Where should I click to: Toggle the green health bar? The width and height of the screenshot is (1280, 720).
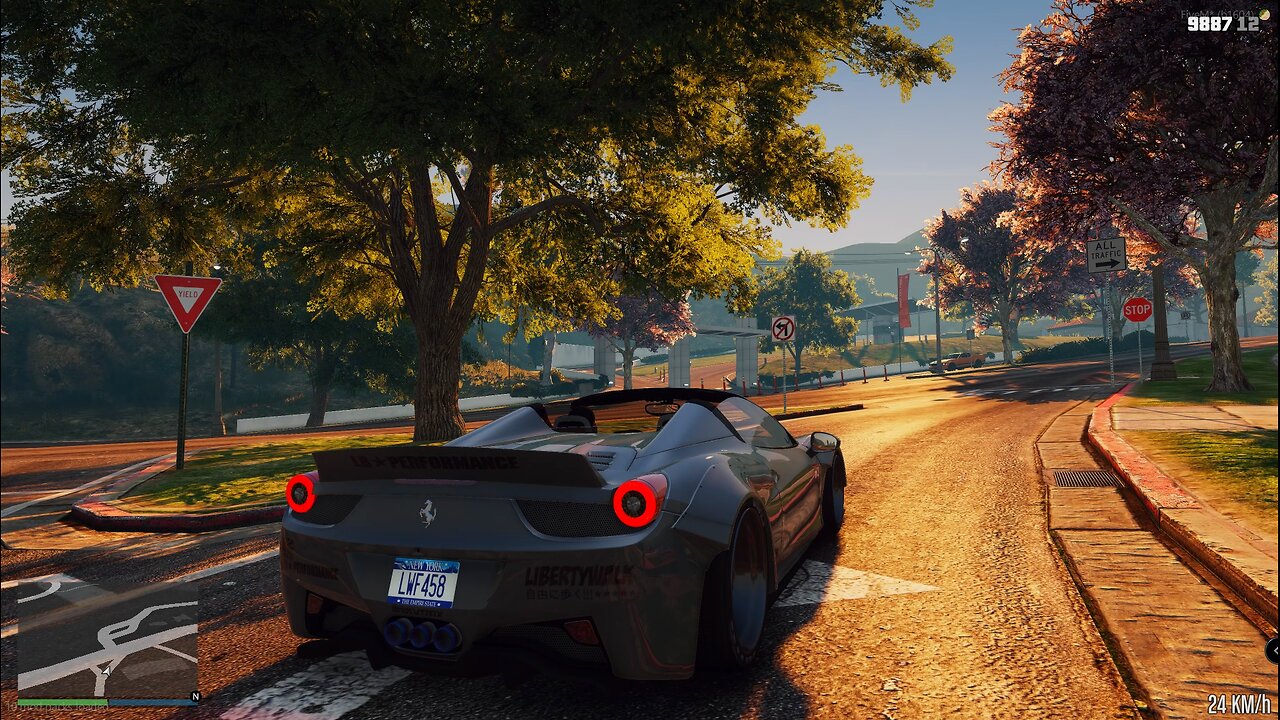tap(62, 701)
